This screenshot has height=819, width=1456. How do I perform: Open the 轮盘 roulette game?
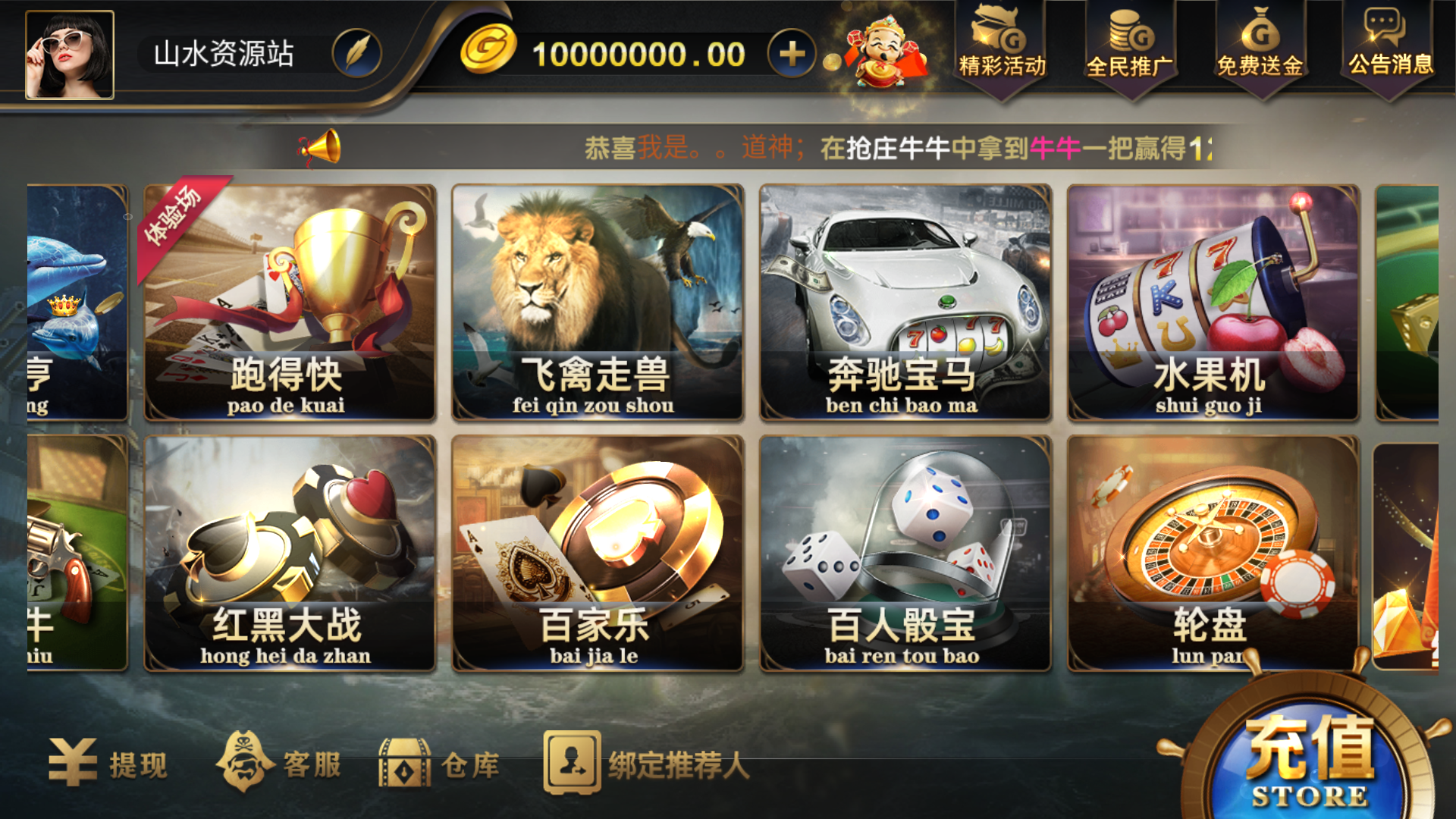[x=1213, y=554]
